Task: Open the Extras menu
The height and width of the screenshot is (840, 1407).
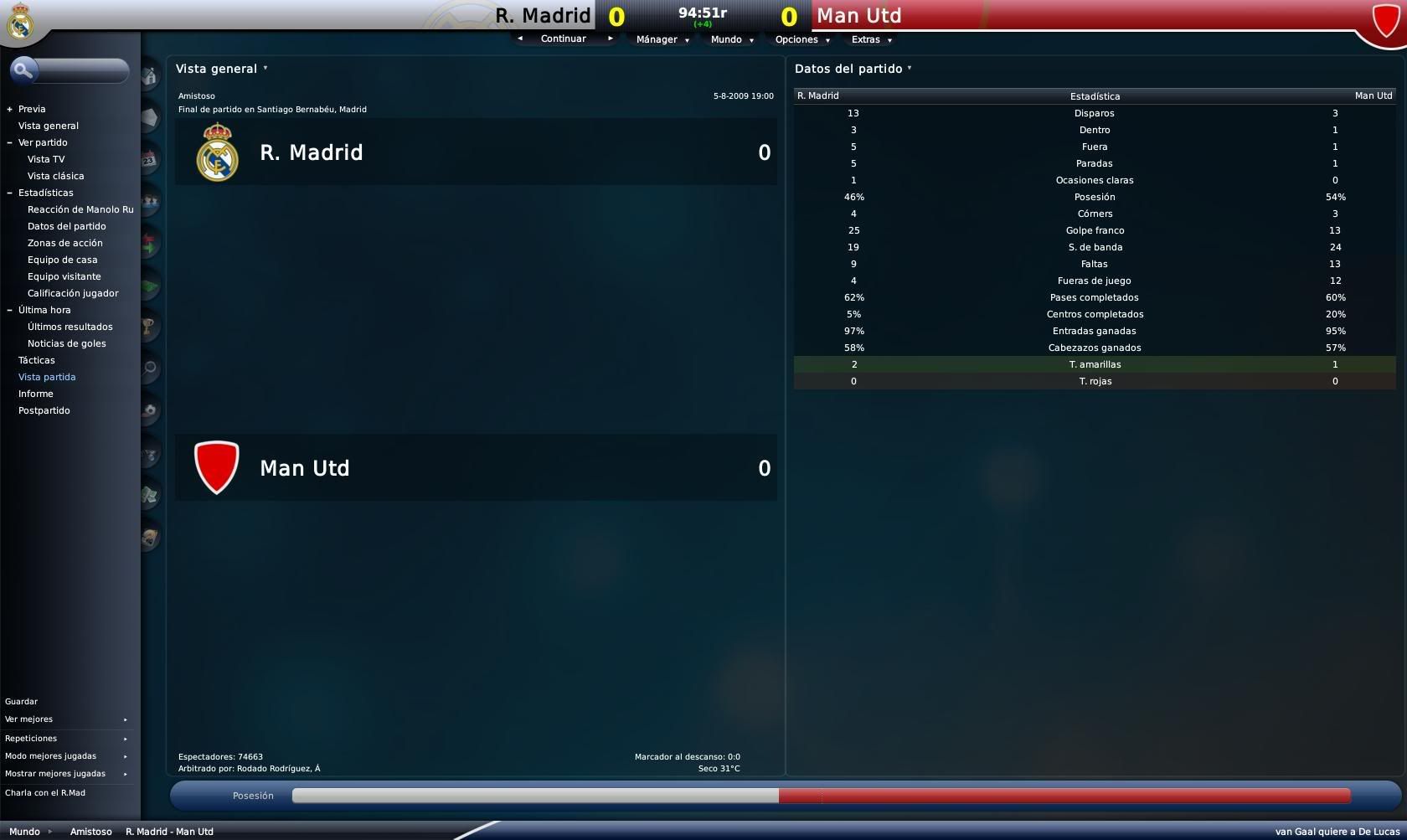Action: coord(871,39)
